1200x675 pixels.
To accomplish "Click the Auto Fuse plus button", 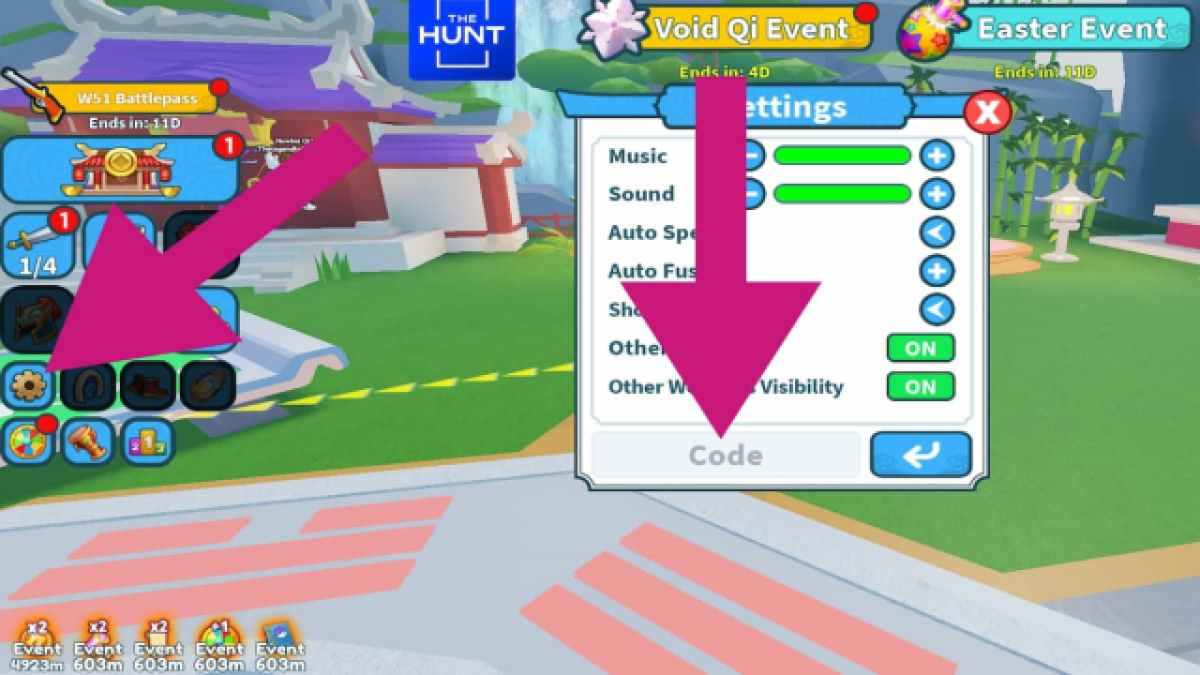I will (937, 271).
